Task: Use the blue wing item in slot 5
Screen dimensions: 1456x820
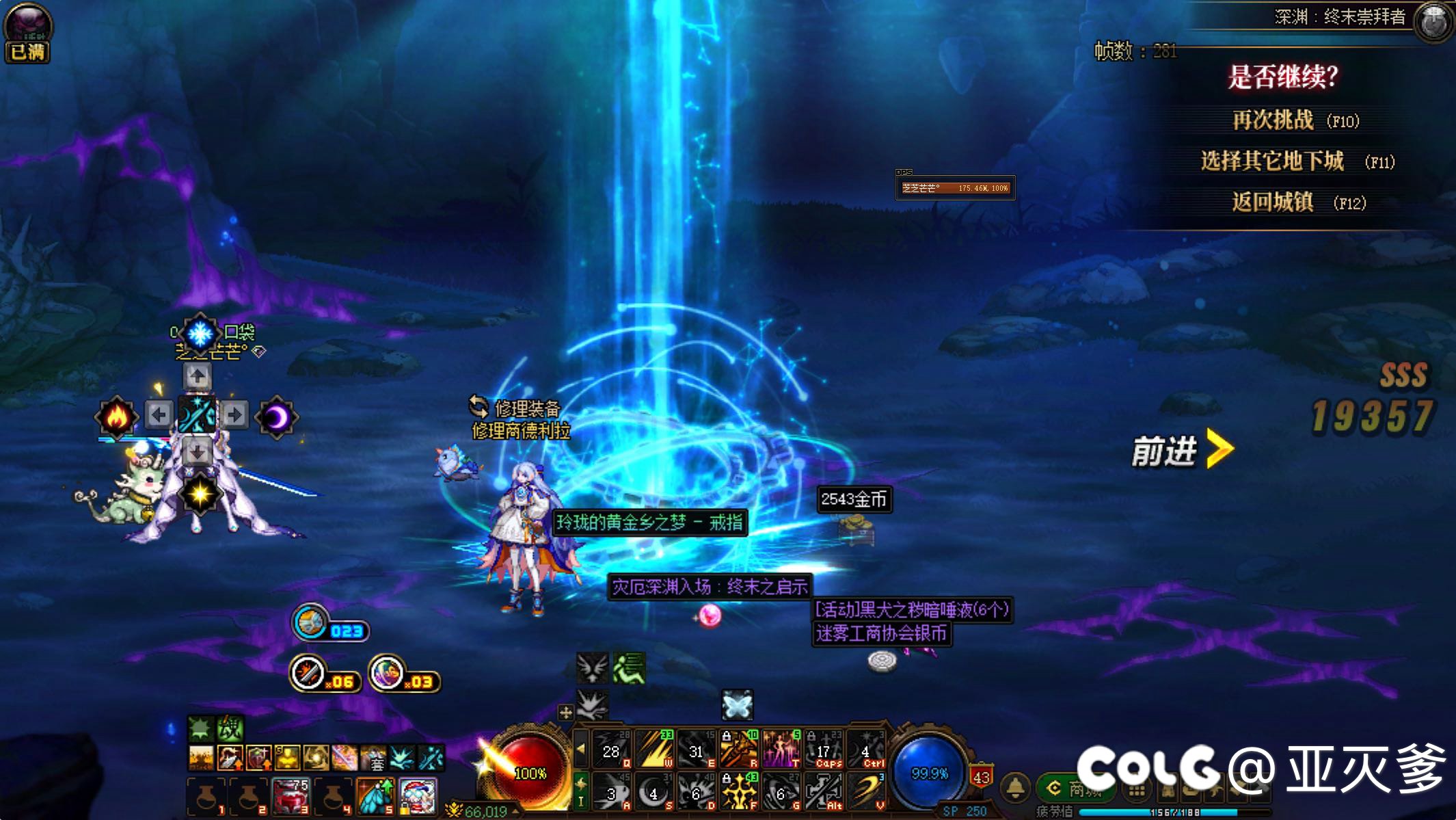Action: (375, 797)
